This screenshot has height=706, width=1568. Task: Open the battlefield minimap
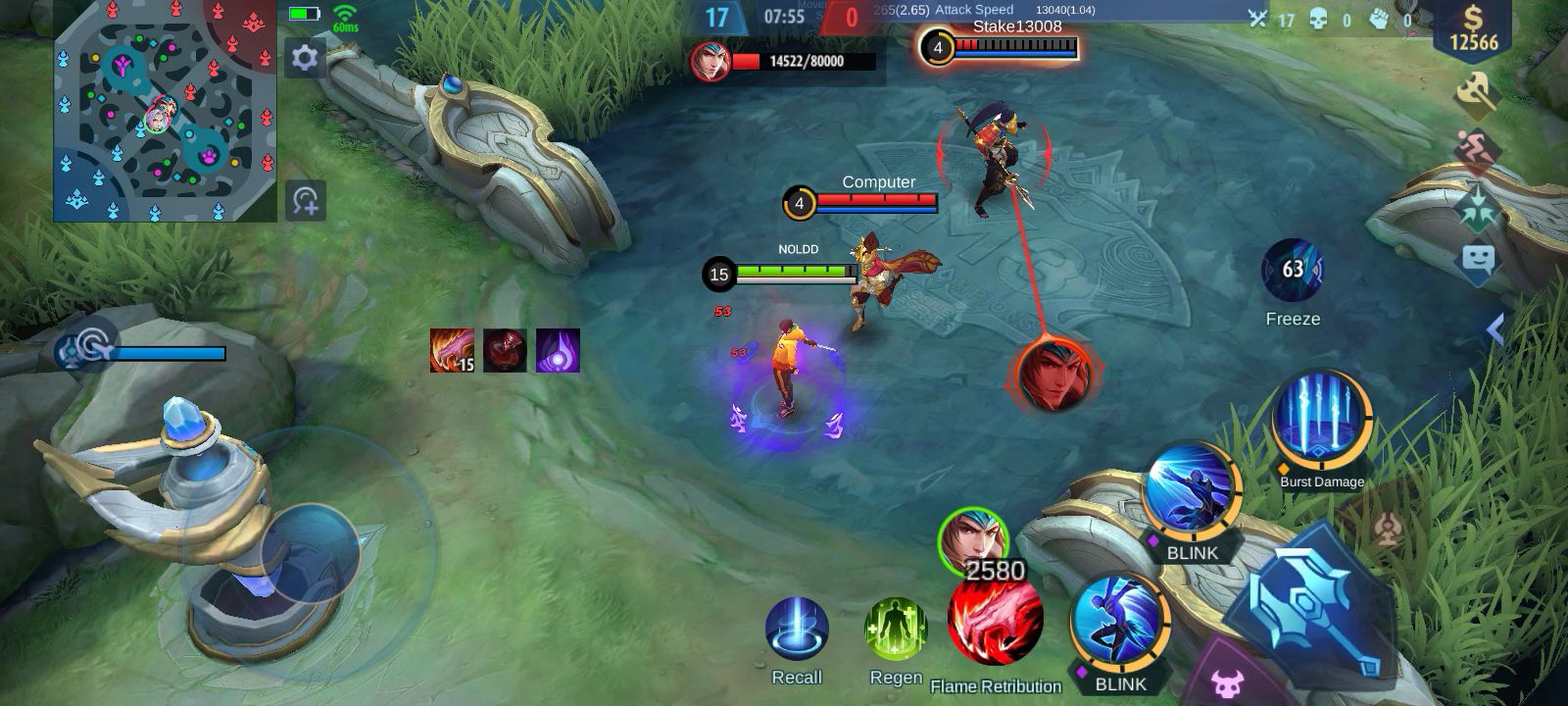[152, 110]
